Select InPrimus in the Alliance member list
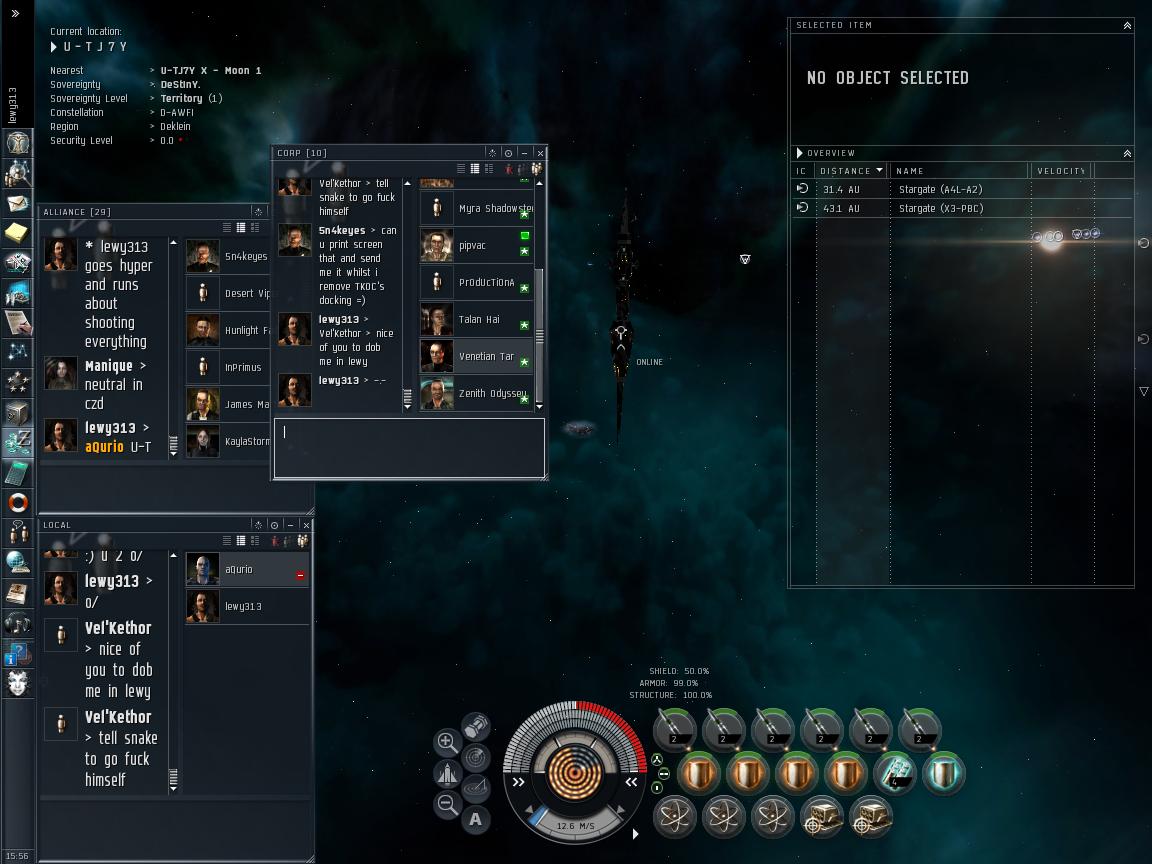Screen dimensions: 1152x864 pos(243,368)
